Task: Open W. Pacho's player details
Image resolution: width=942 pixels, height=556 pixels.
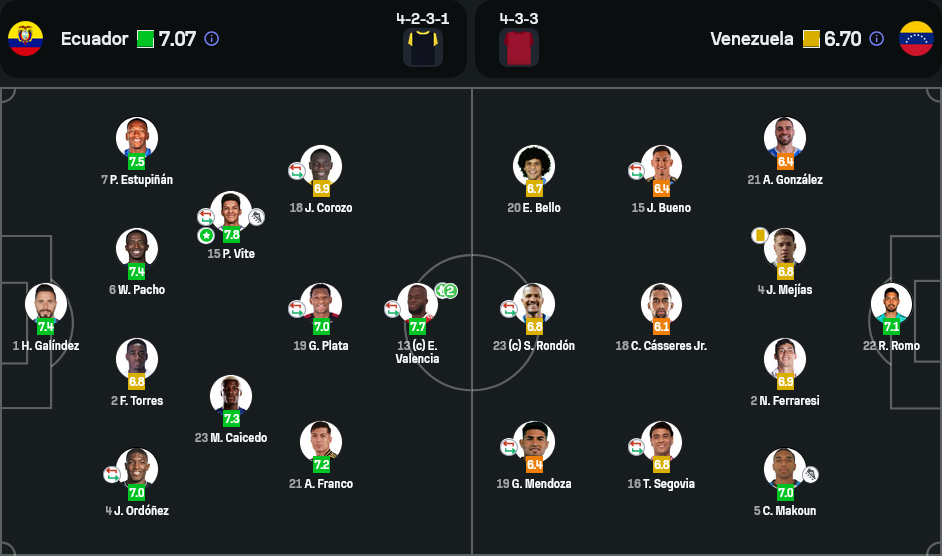Action: pos(137,250)
